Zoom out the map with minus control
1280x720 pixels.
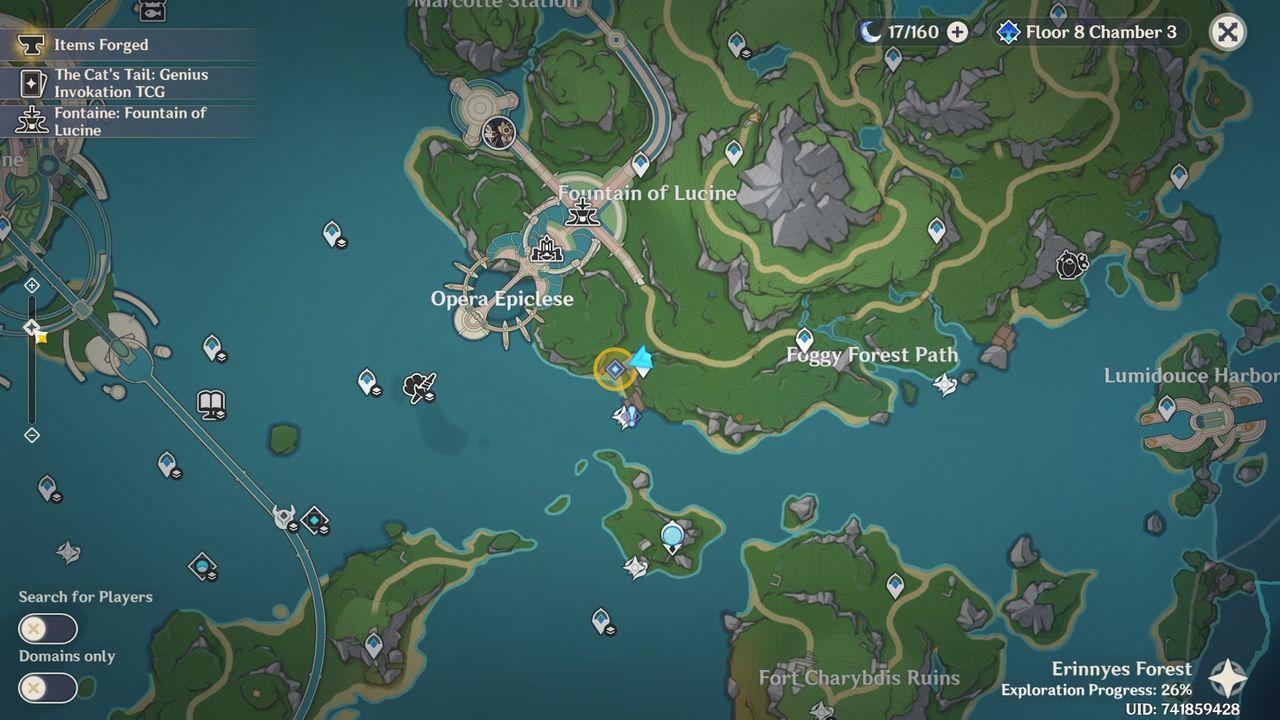(x=32, y=435)
